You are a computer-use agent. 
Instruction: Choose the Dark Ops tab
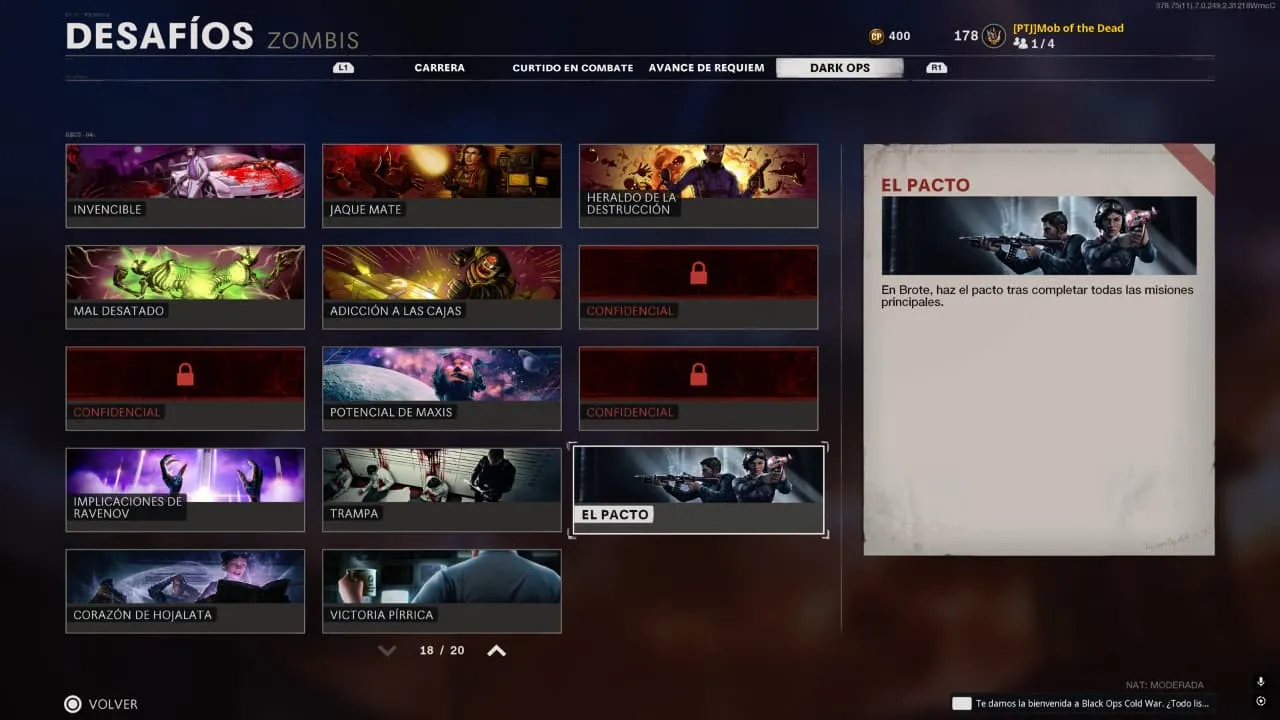[839, 68]
